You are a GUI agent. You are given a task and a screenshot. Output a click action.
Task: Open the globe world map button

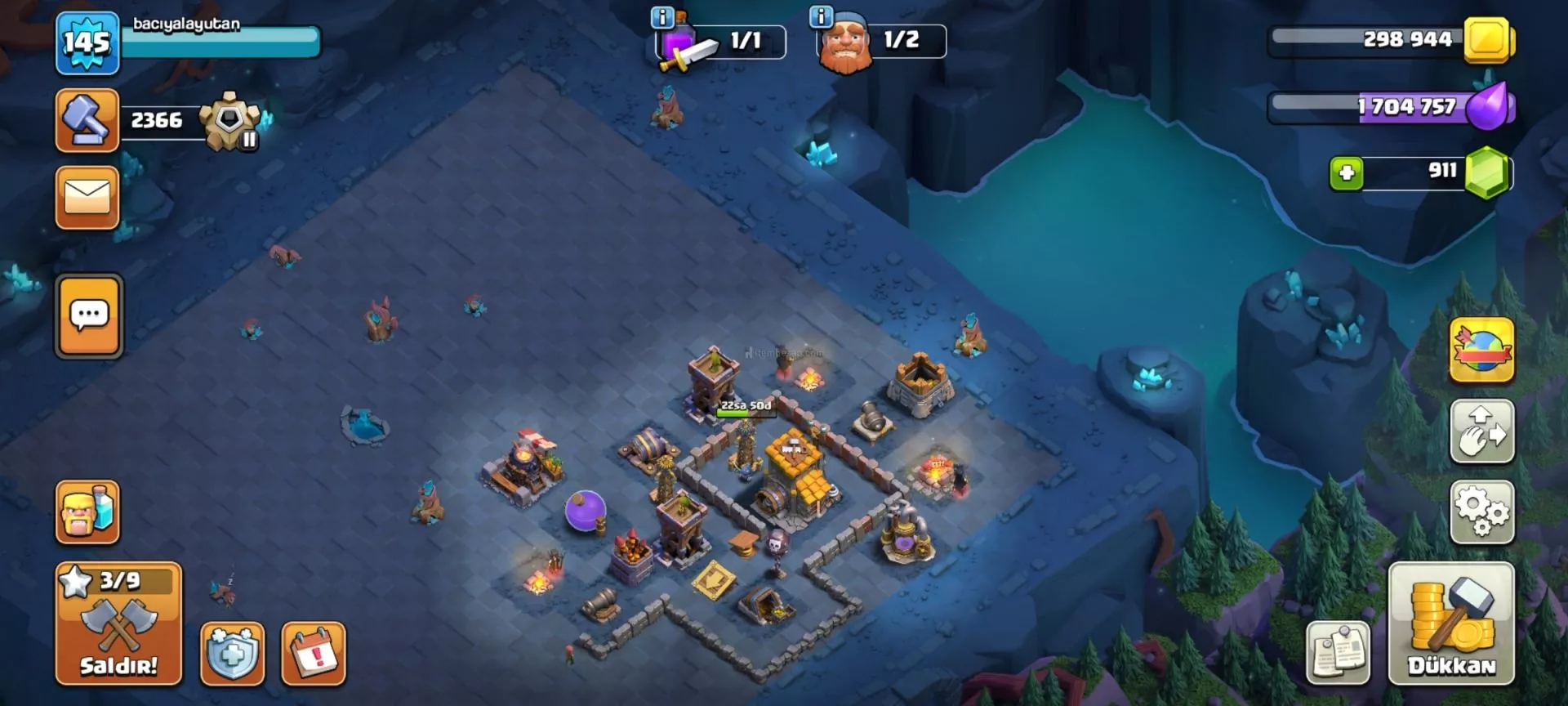pyautogui.click(x=1481, y=351)
